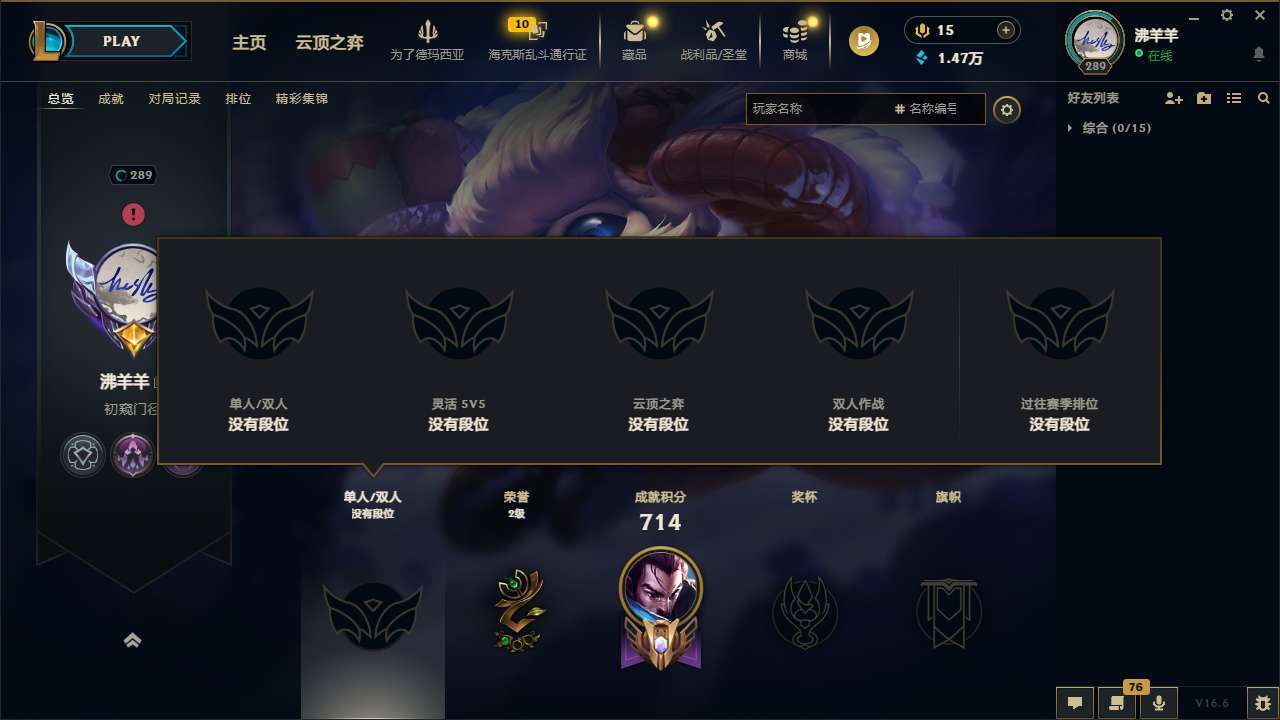Click the PLAY button

pyautogui.click(x=122, y=41)
